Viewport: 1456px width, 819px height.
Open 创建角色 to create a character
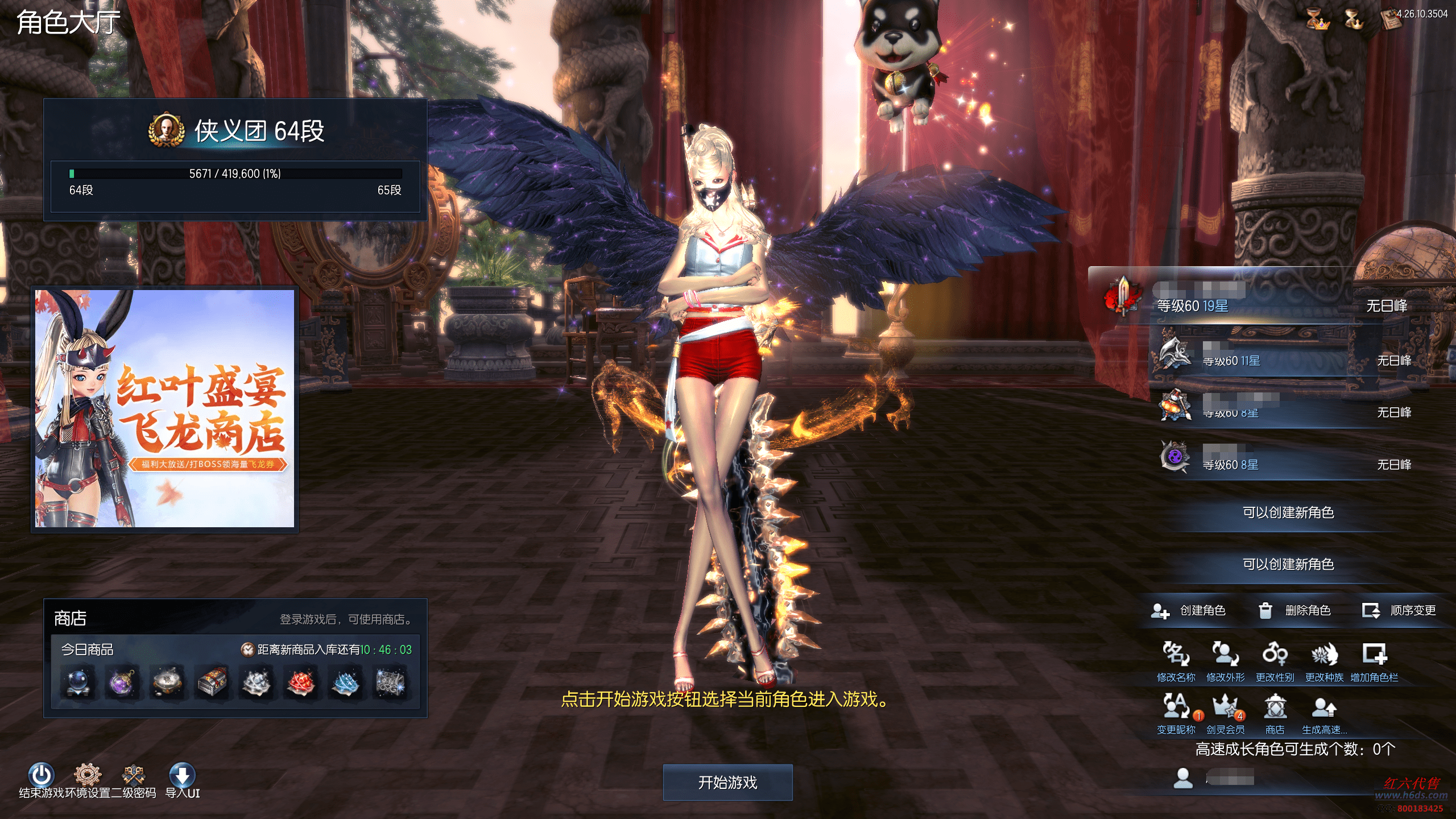coord(1189,611)
